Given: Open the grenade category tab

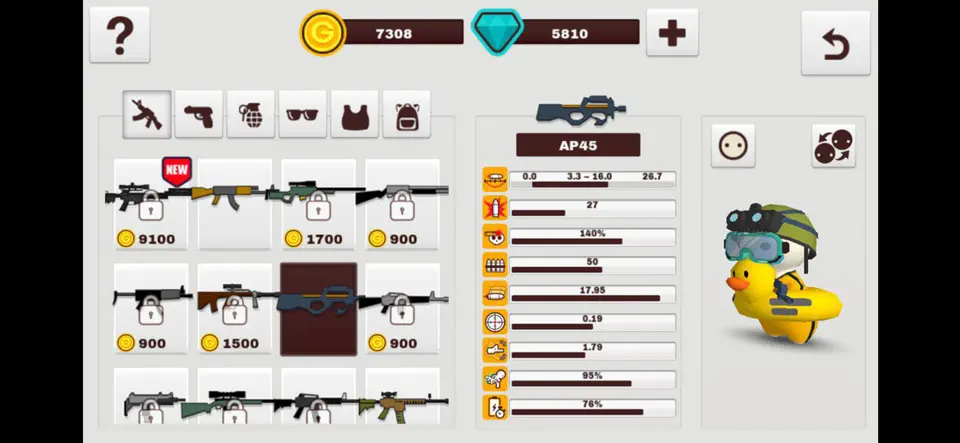Looking at the screenshot, I should pos(251,114).
